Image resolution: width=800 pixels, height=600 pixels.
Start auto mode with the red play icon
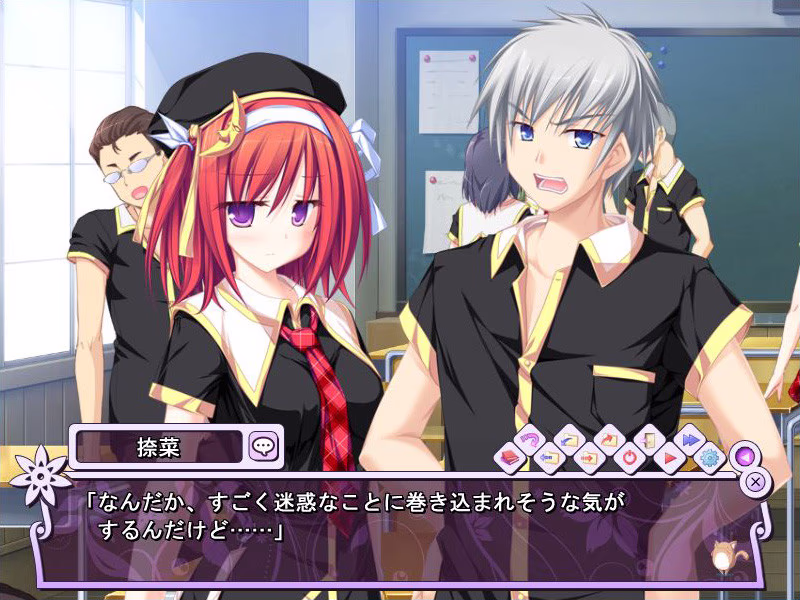coord(670,459)
